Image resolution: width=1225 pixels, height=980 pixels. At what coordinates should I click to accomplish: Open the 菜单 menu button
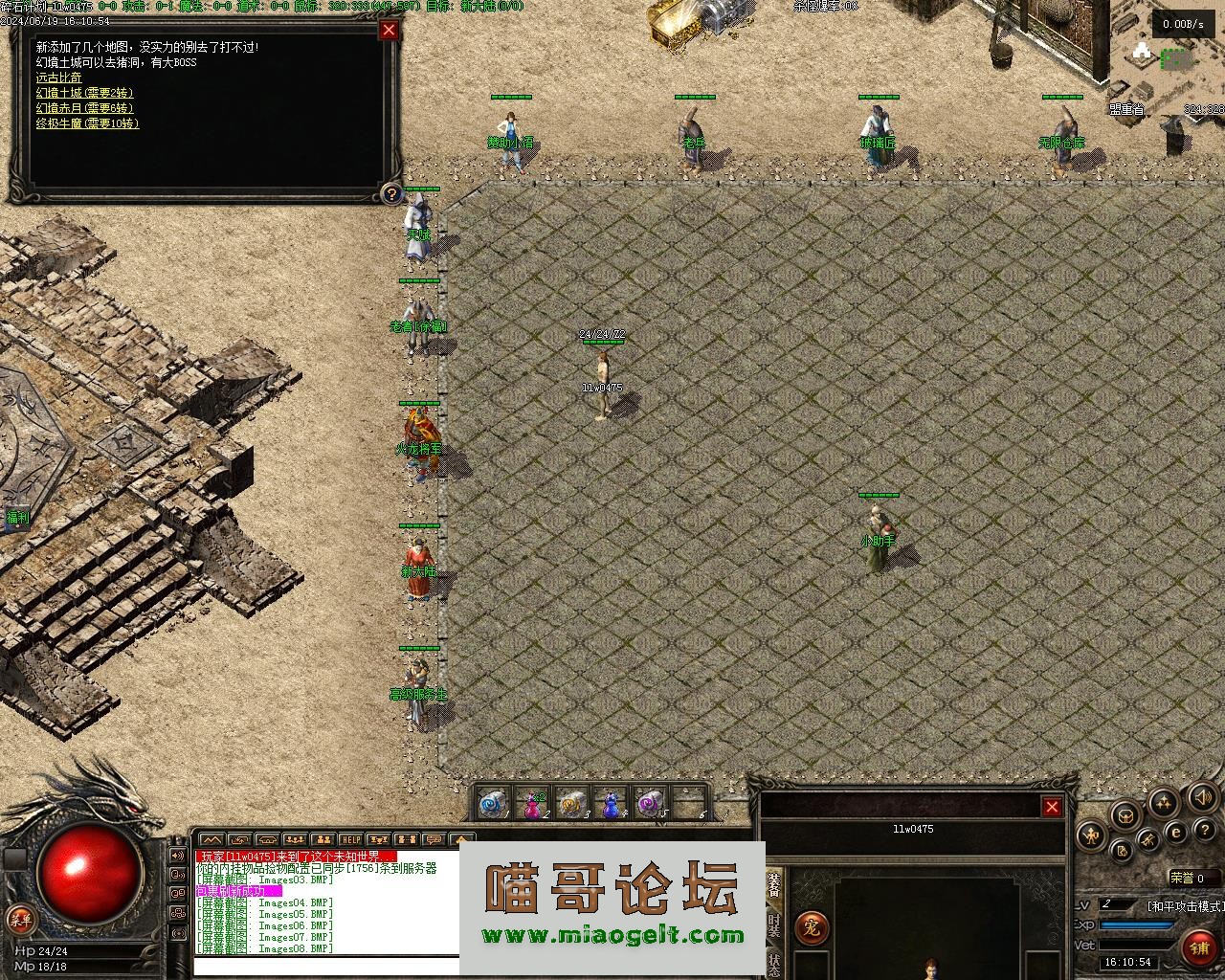(18, 921)
